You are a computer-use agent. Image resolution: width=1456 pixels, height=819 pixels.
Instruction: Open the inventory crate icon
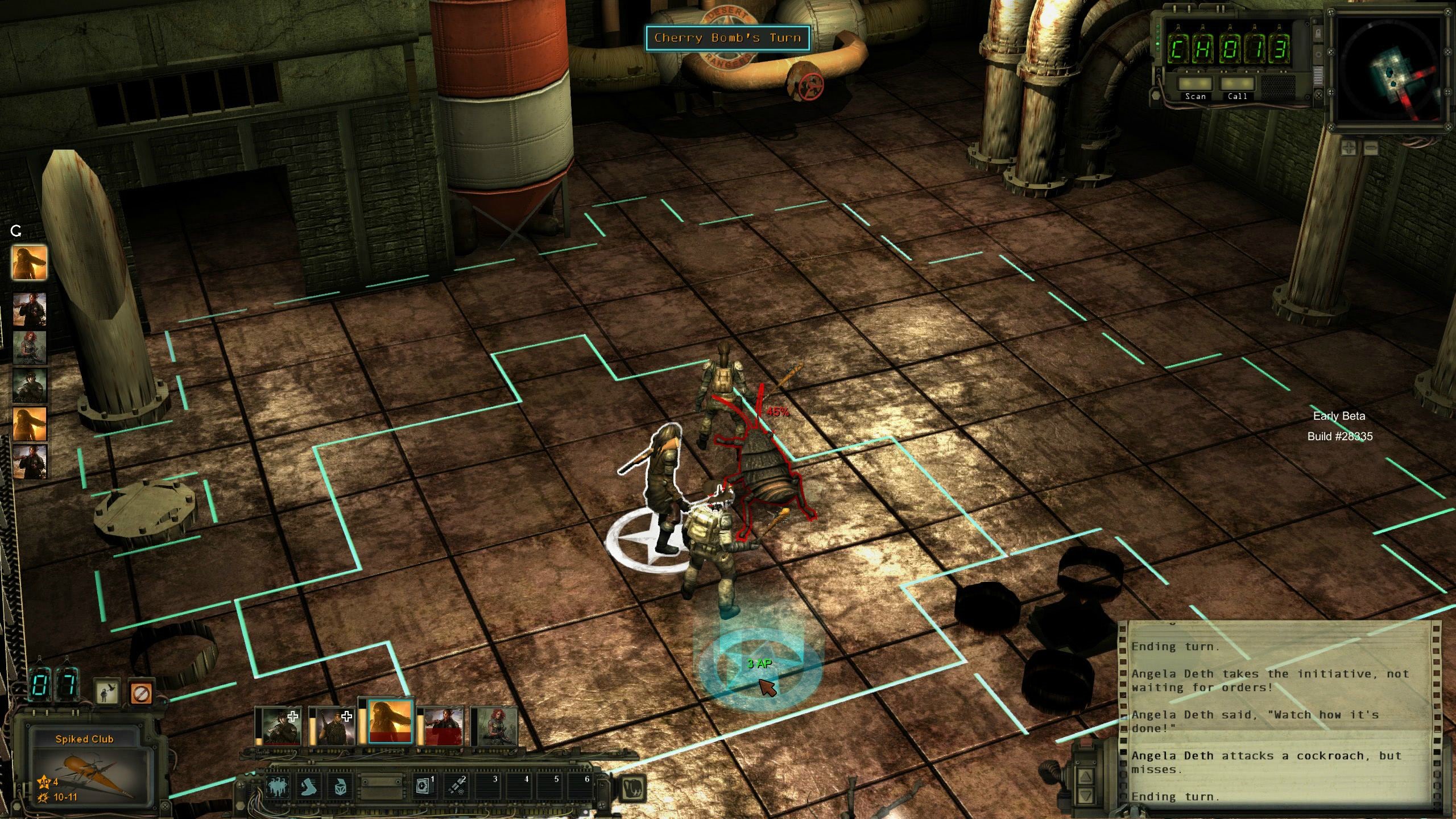point(340,787)
